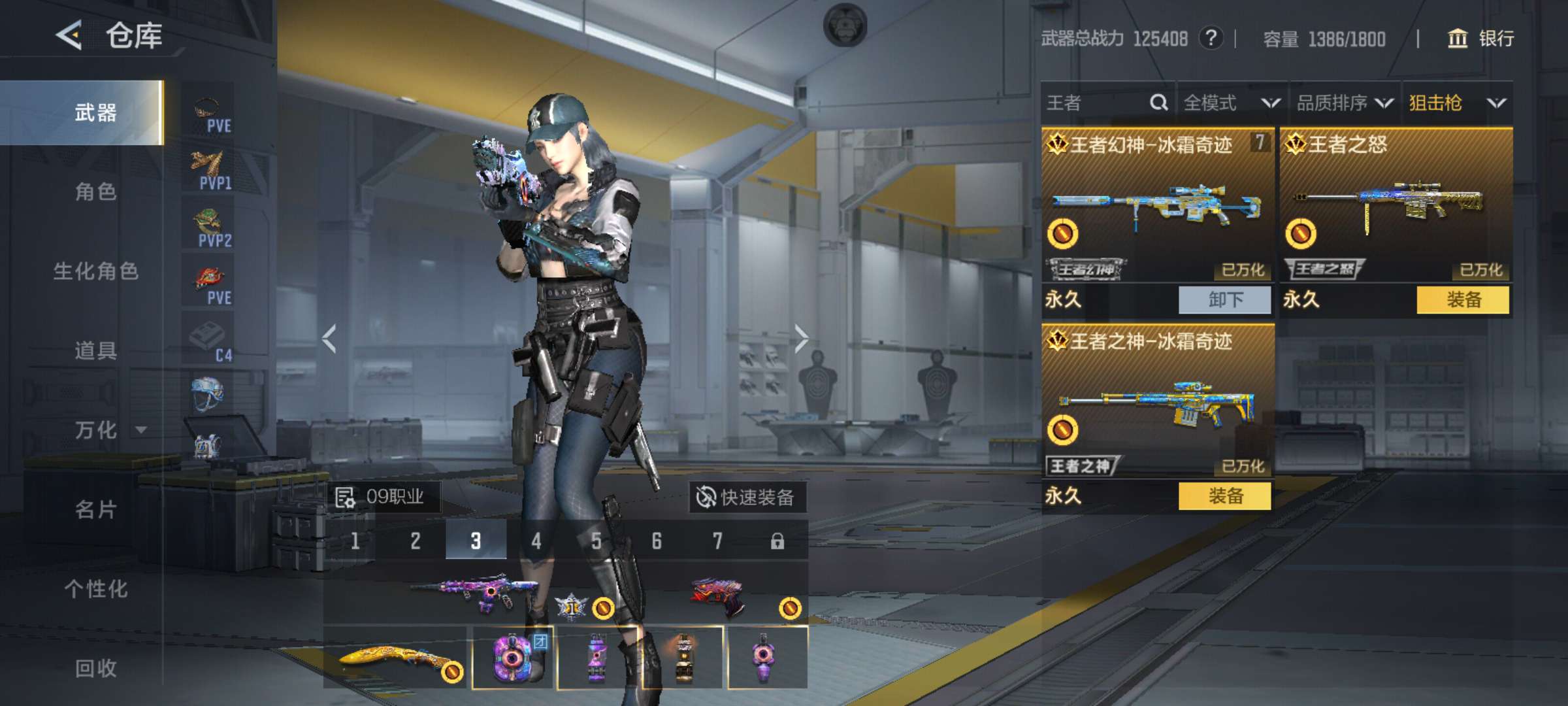Viewport: 1568px width, 706px height.
Task: Unequip 王者幻神-冰霜奇迹 with 卸下
Action: pyautogui.click(x=1224, y=300)
